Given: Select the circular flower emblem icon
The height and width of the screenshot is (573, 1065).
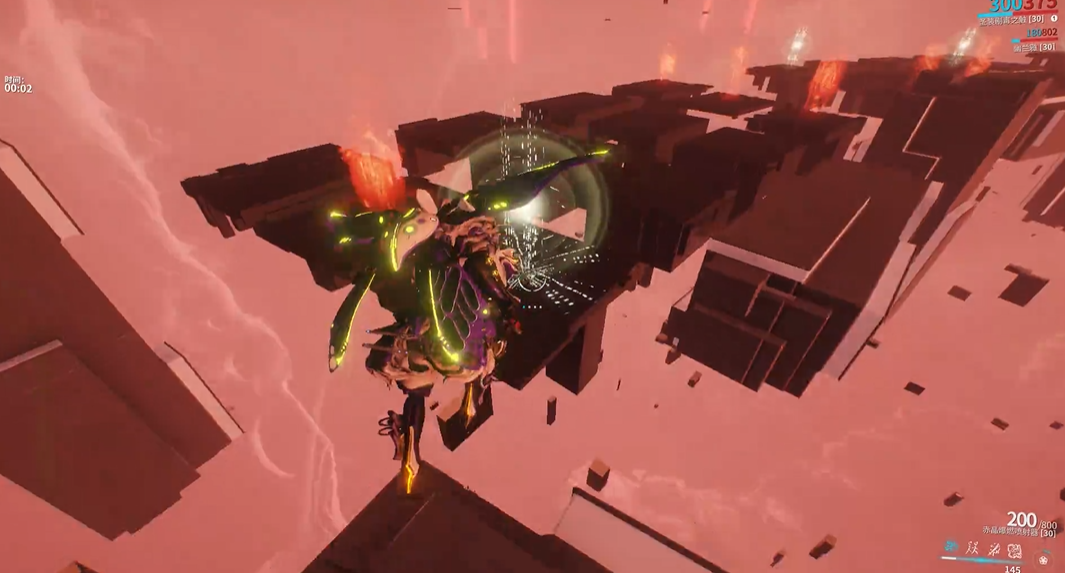Looking at the screenshot, I should 1044,558.
